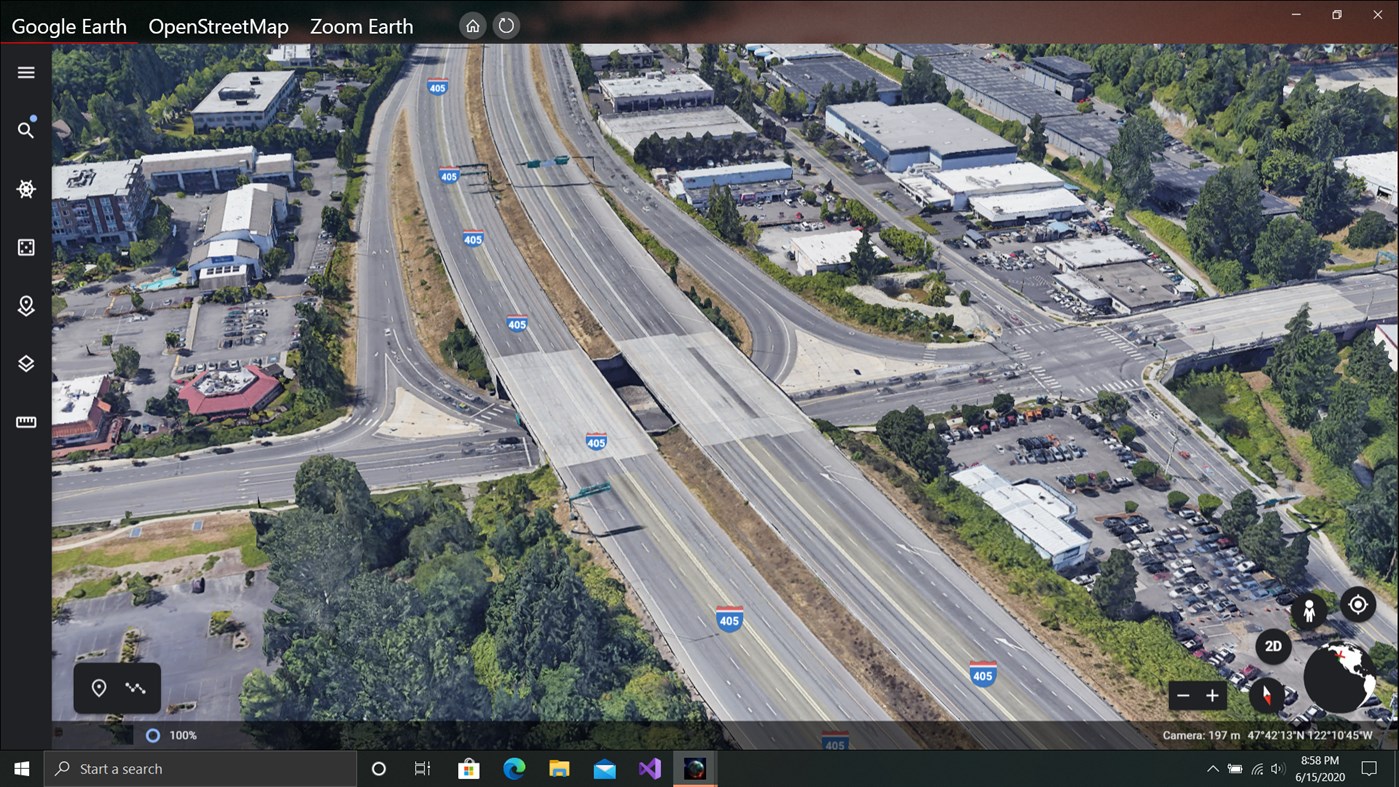This screenshot has width=1399, height=787.
Task: Switch to the OpenStreetMap tab
Action: click(x=218, y=26)
